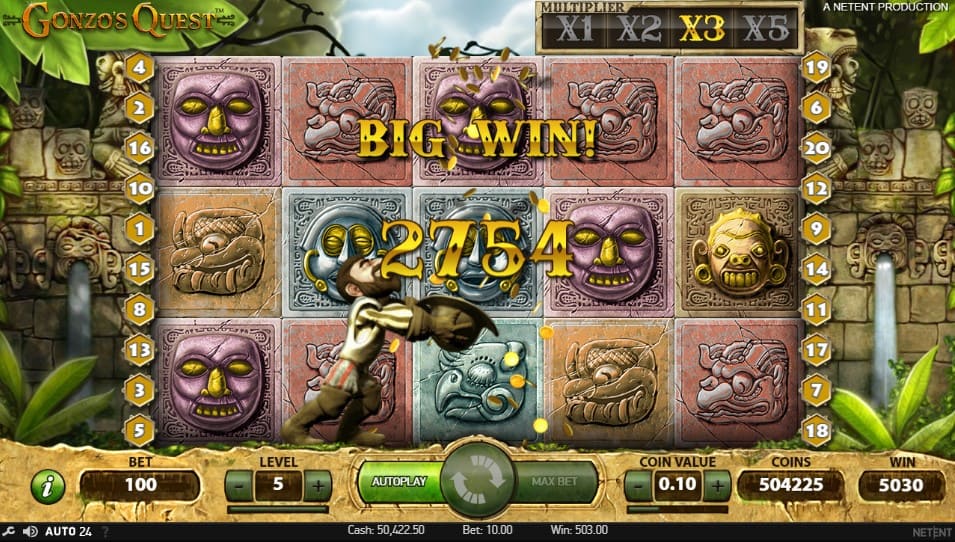Select payline number 4 marker
955x542 pixels.
139,70
